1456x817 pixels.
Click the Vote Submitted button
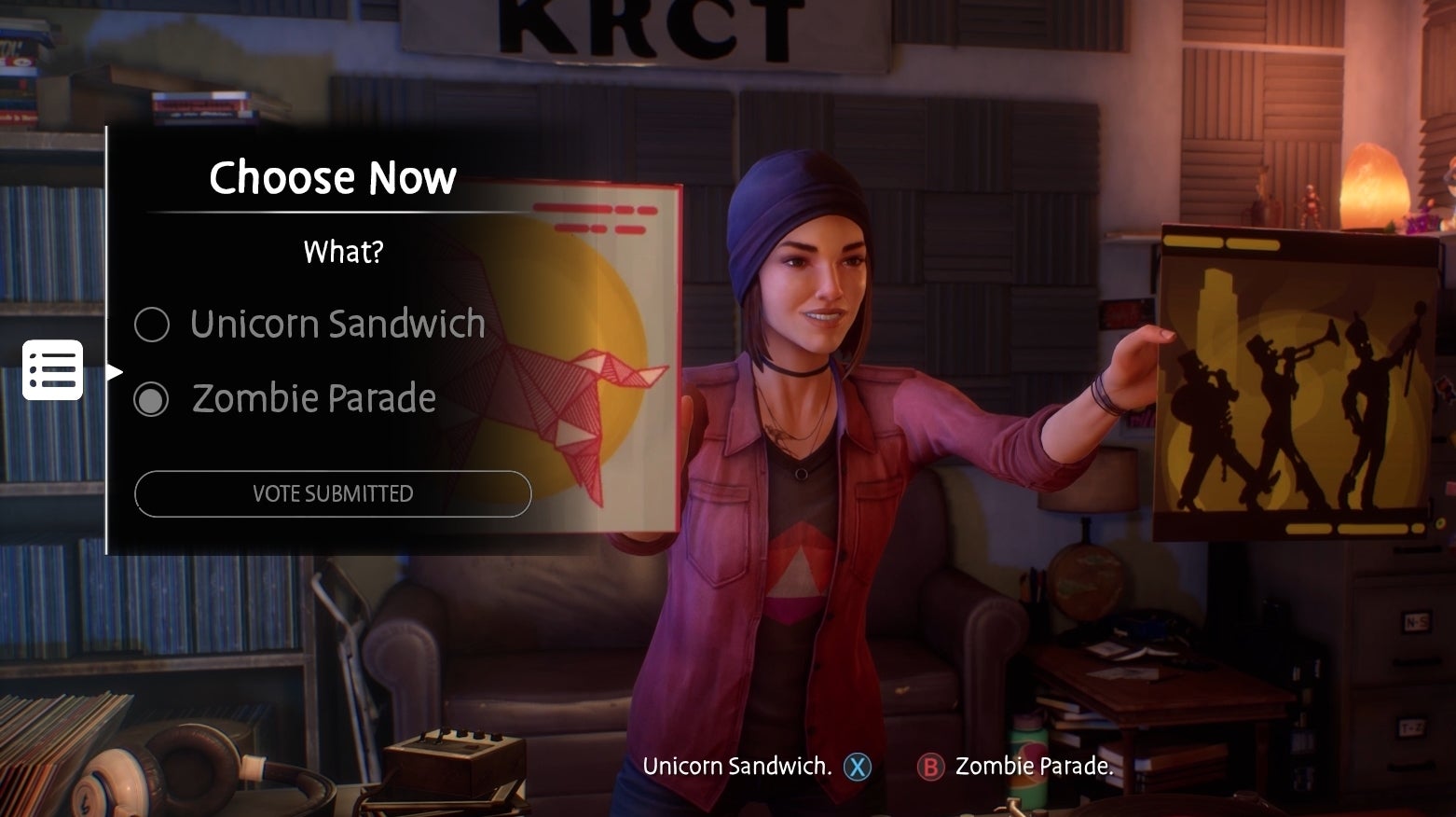click(333, 493)
